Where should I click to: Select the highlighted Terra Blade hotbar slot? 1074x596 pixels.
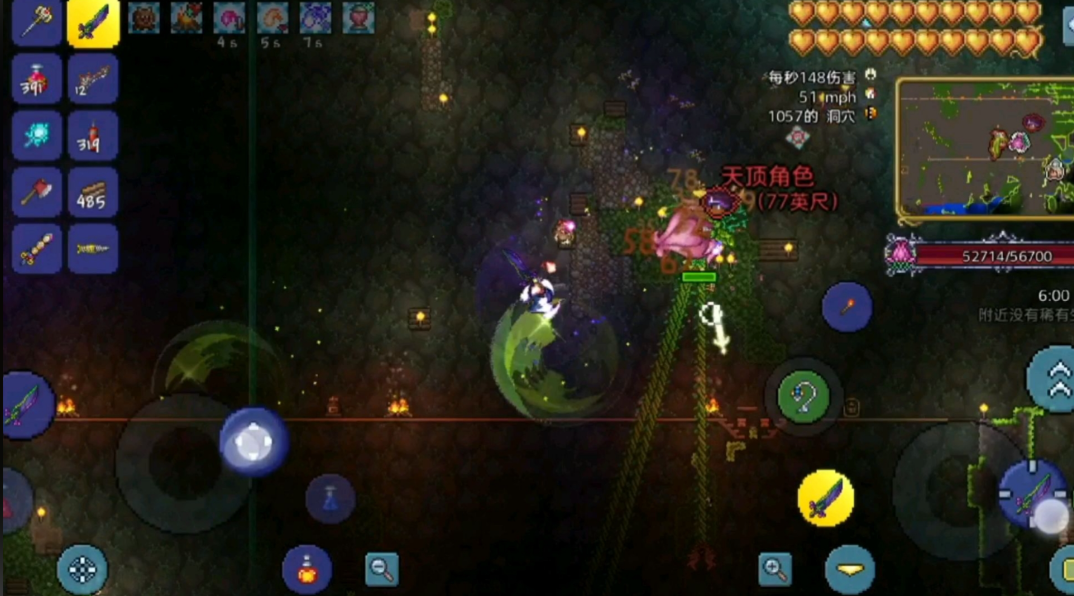[x=93, y=23]
